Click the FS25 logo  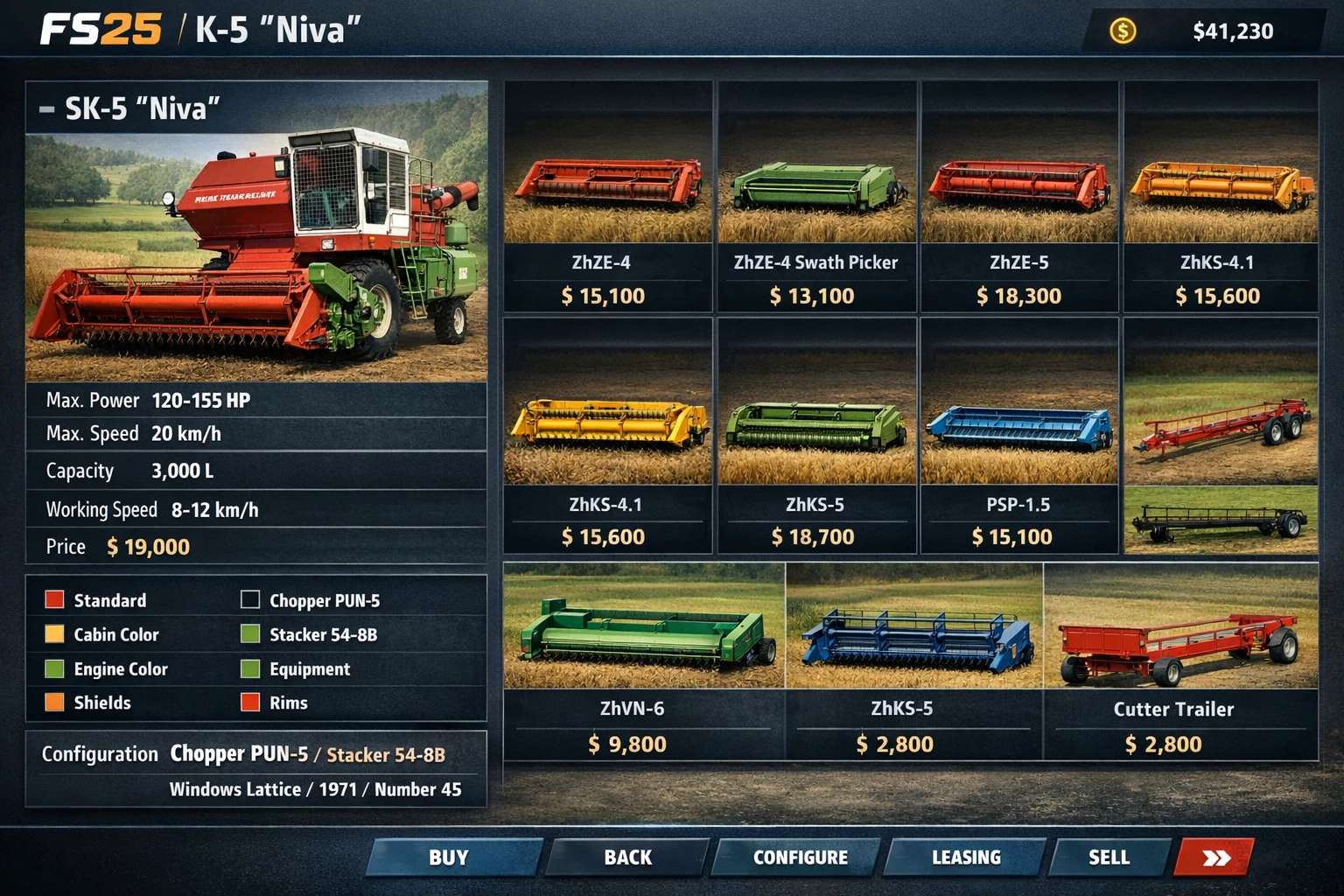coord(101,30)
